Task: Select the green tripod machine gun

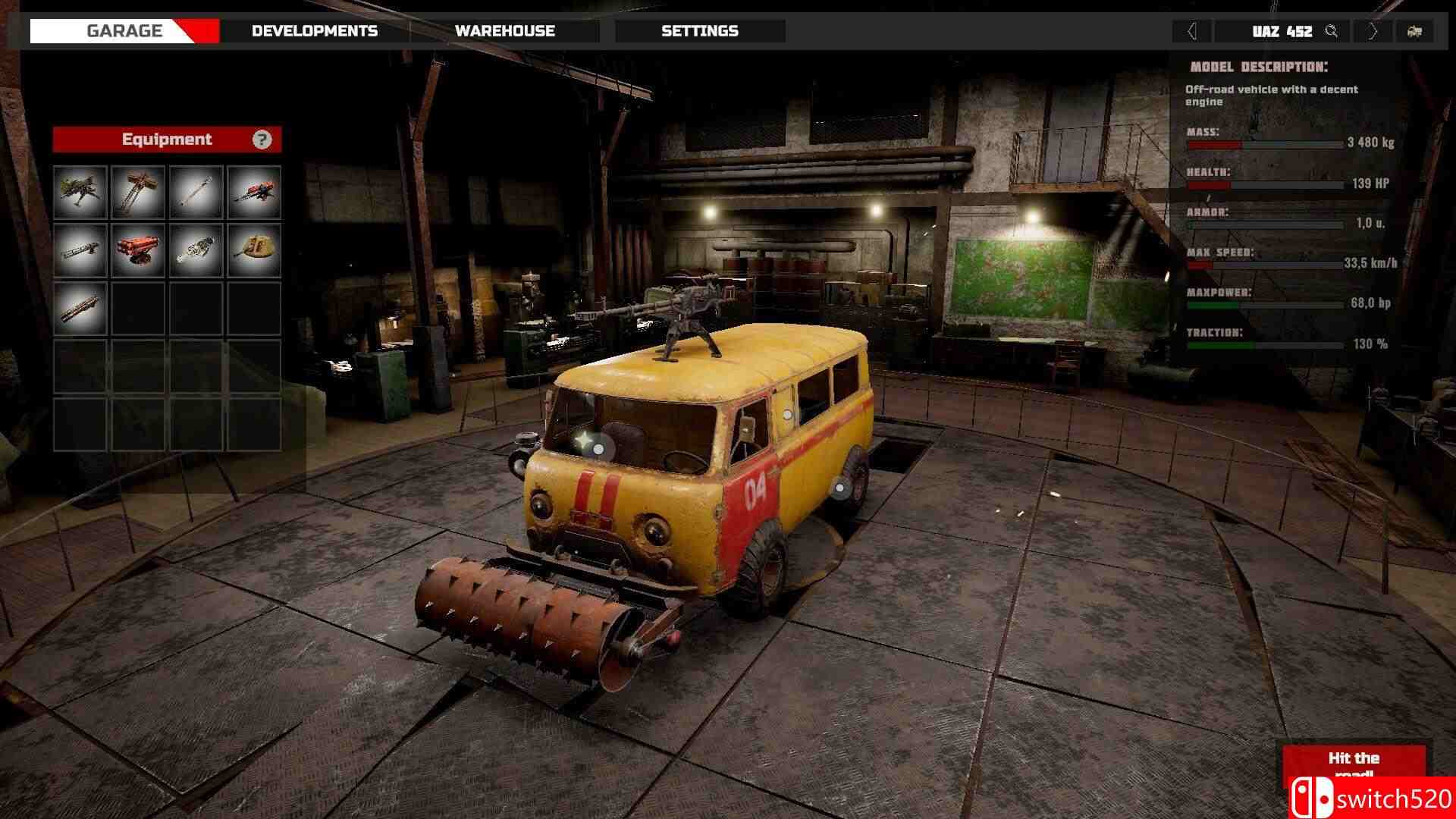Action: point(80,193)
